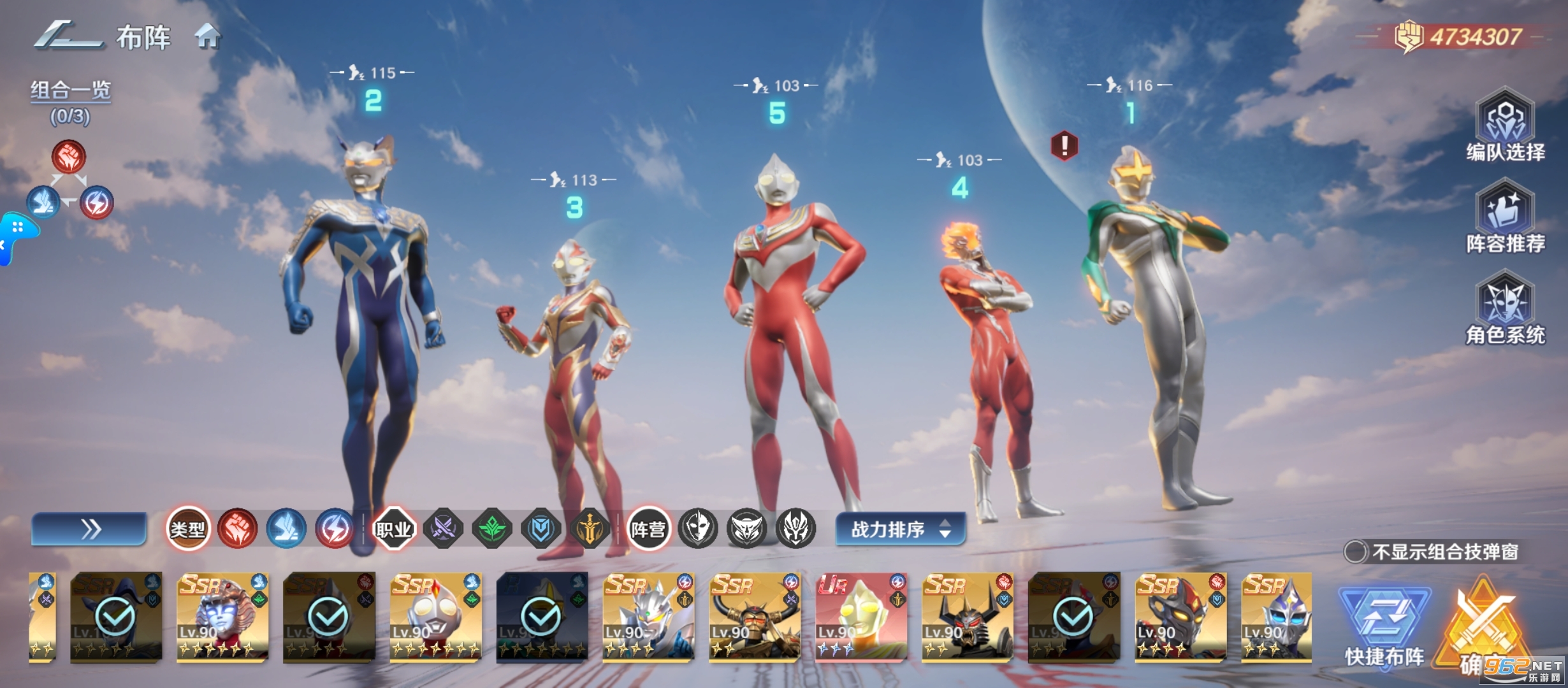
Task: Filter by lightning bolt type
Action: [x=335, y=529]
